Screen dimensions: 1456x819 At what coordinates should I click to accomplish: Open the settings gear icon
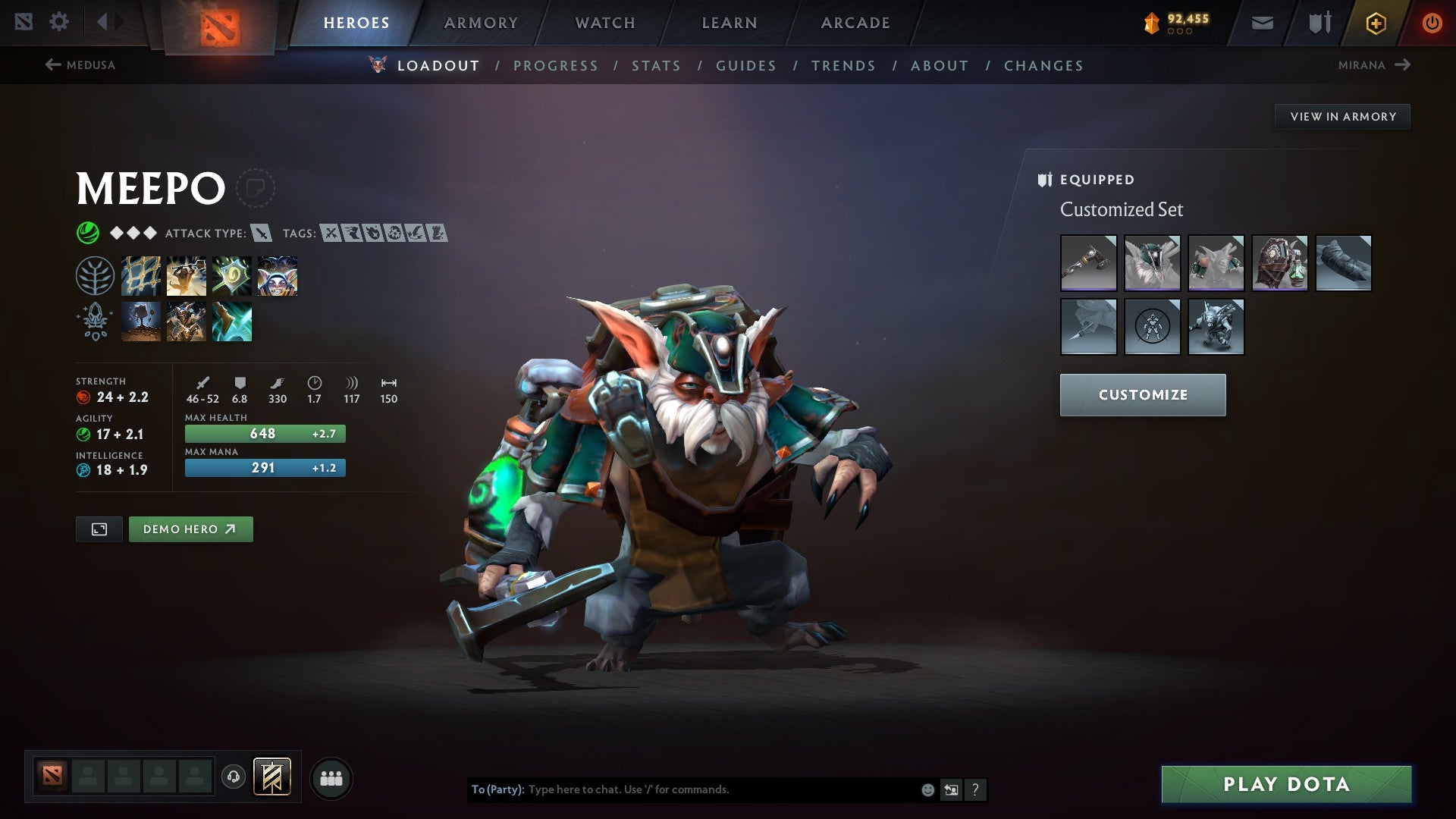coord(59,21)
